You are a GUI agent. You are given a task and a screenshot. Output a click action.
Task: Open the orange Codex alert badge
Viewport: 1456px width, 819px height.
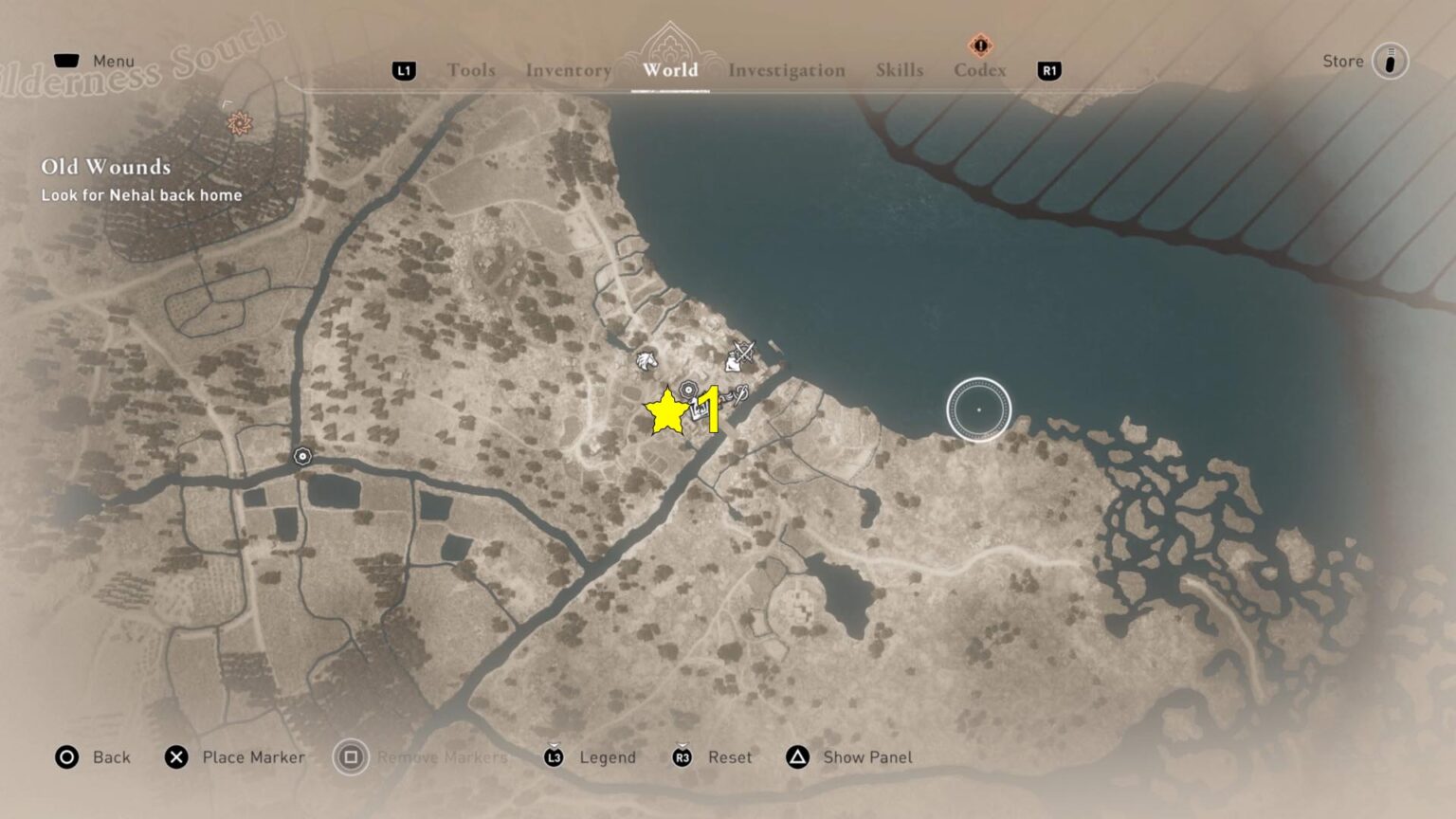pos(981,45)
